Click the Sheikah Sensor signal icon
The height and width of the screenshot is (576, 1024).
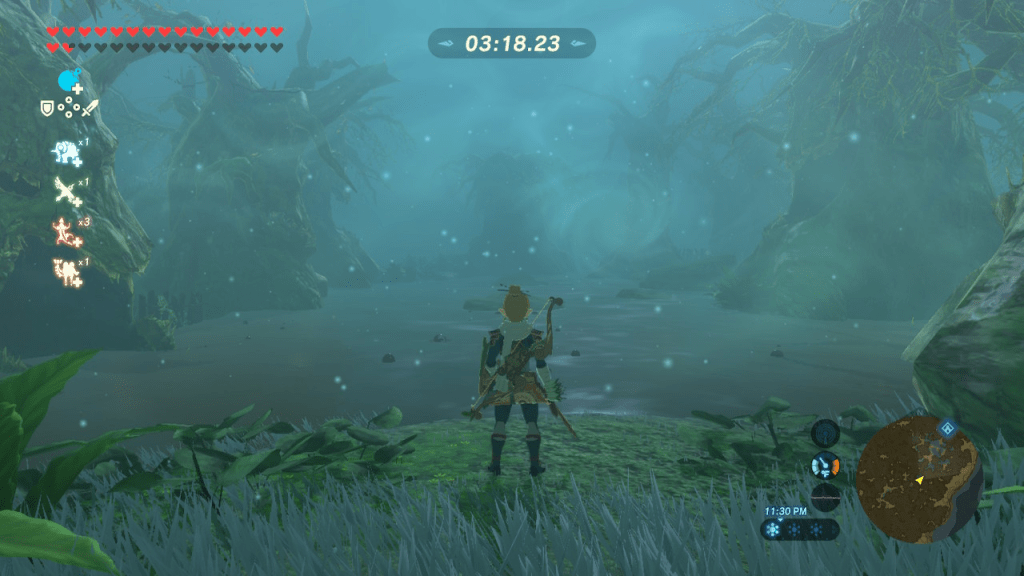coord(825,433)
